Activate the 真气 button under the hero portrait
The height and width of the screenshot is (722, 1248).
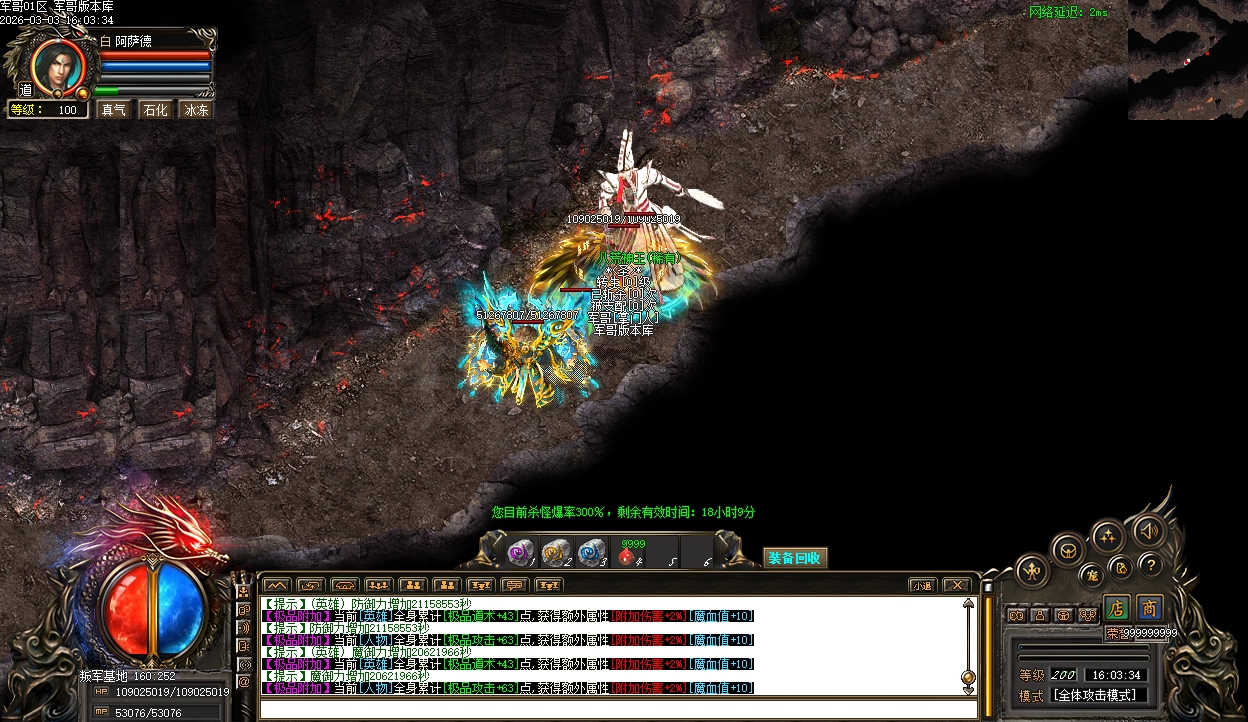[x=113, y=110]
